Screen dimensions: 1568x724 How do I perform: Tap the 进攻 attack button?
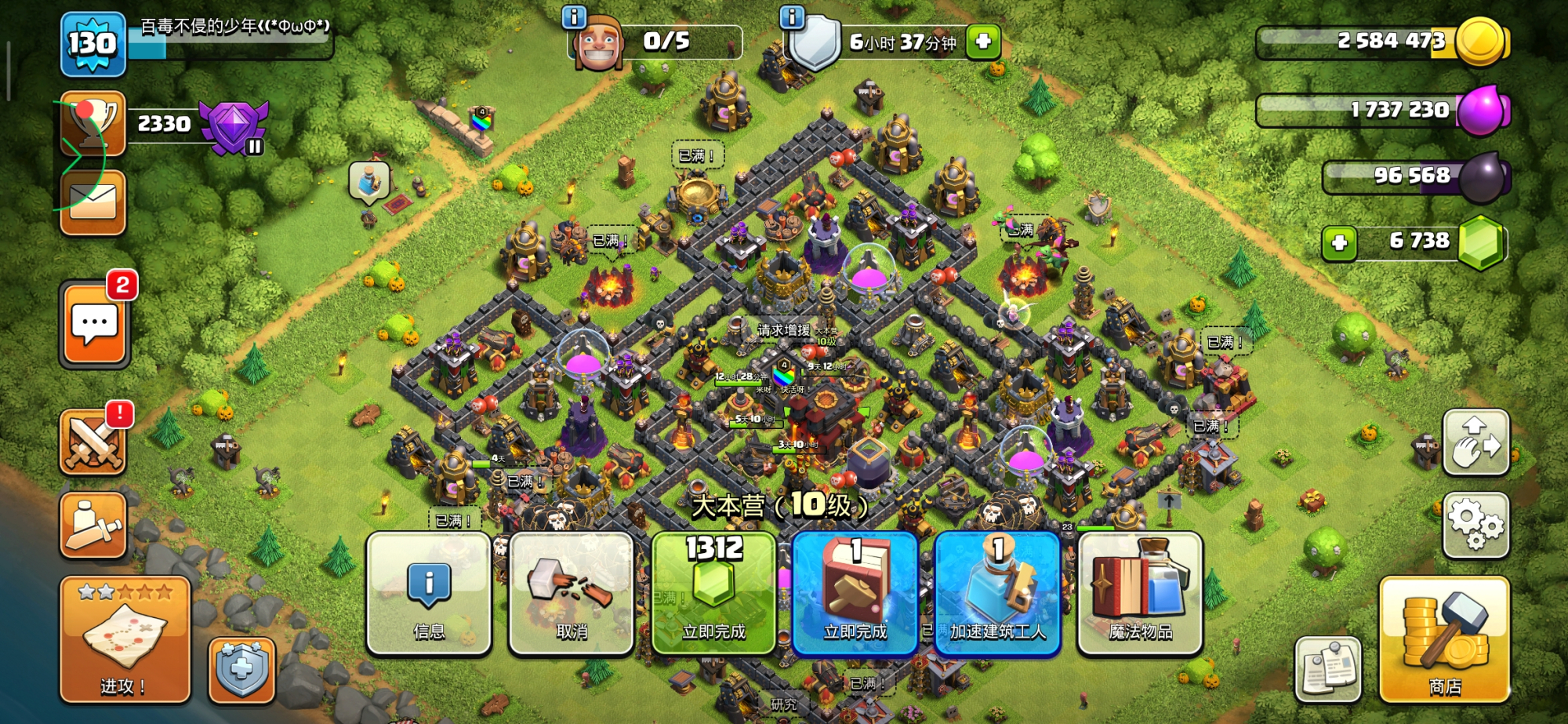click(x=125, y=639)
